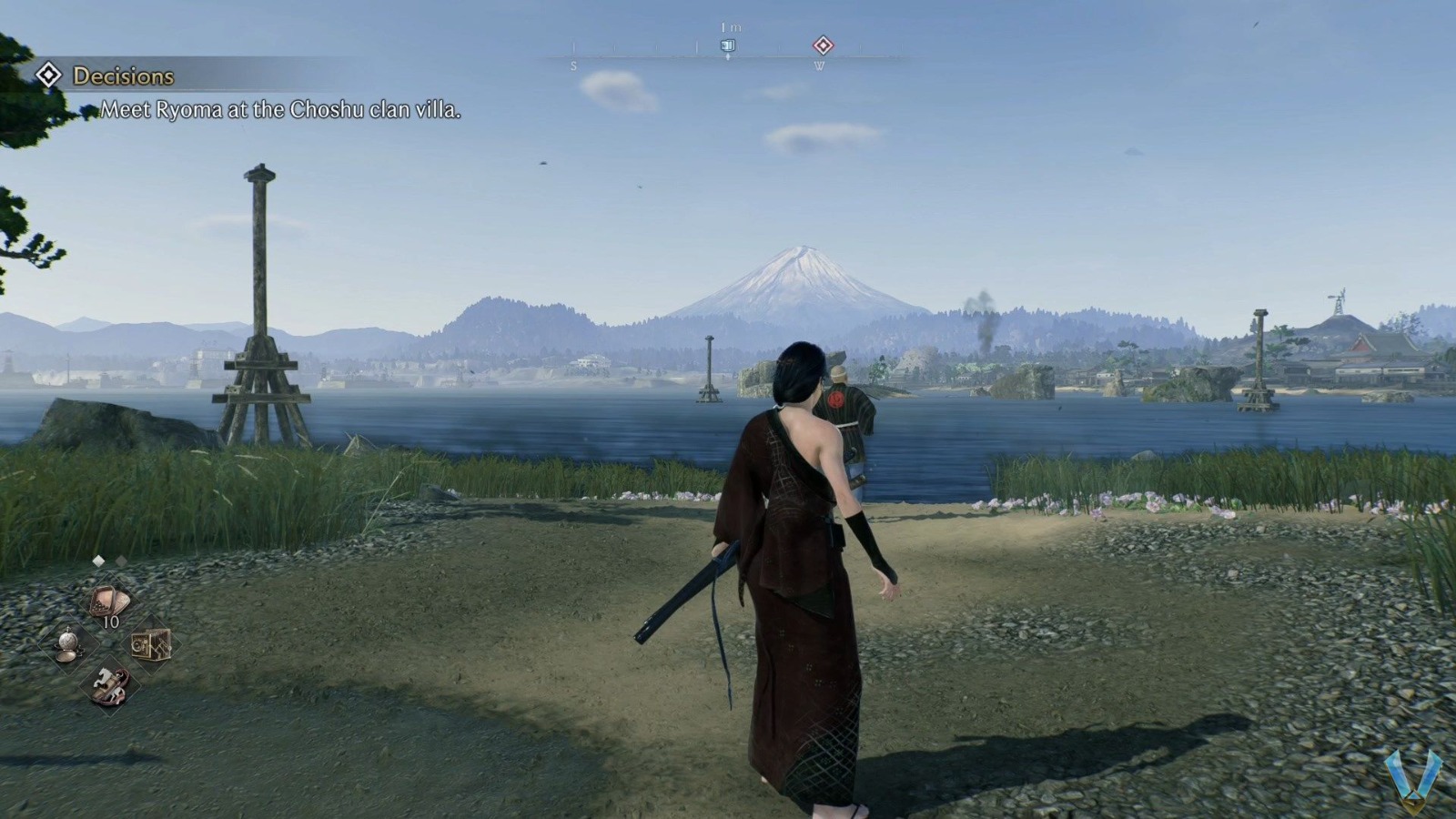Click the camera marker on the compass
This screenshot has width=1456, height=819.
(728, 46)
